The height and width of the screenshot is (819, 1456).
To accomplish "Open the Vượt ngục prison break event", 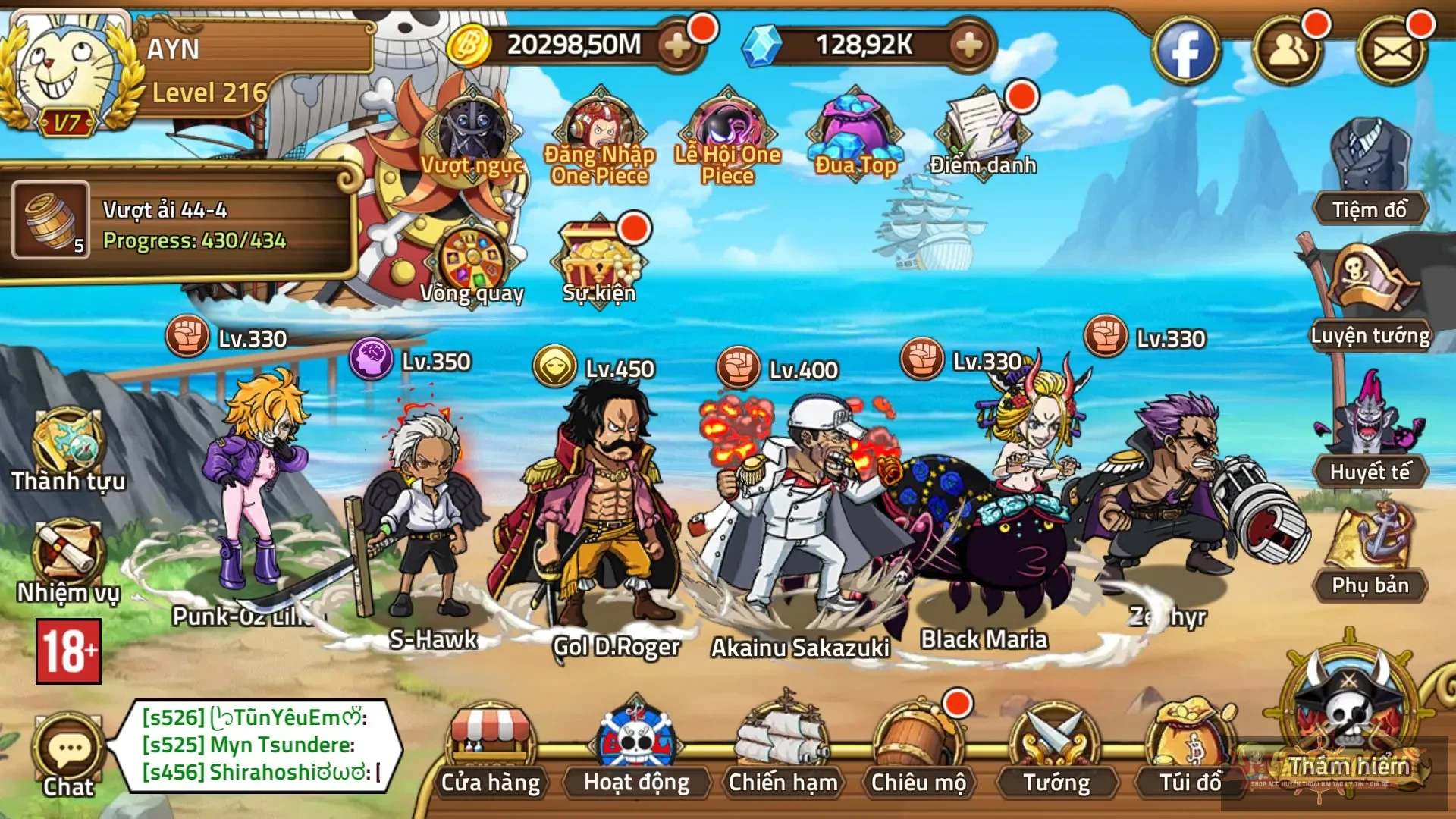I will coord(470,133).
